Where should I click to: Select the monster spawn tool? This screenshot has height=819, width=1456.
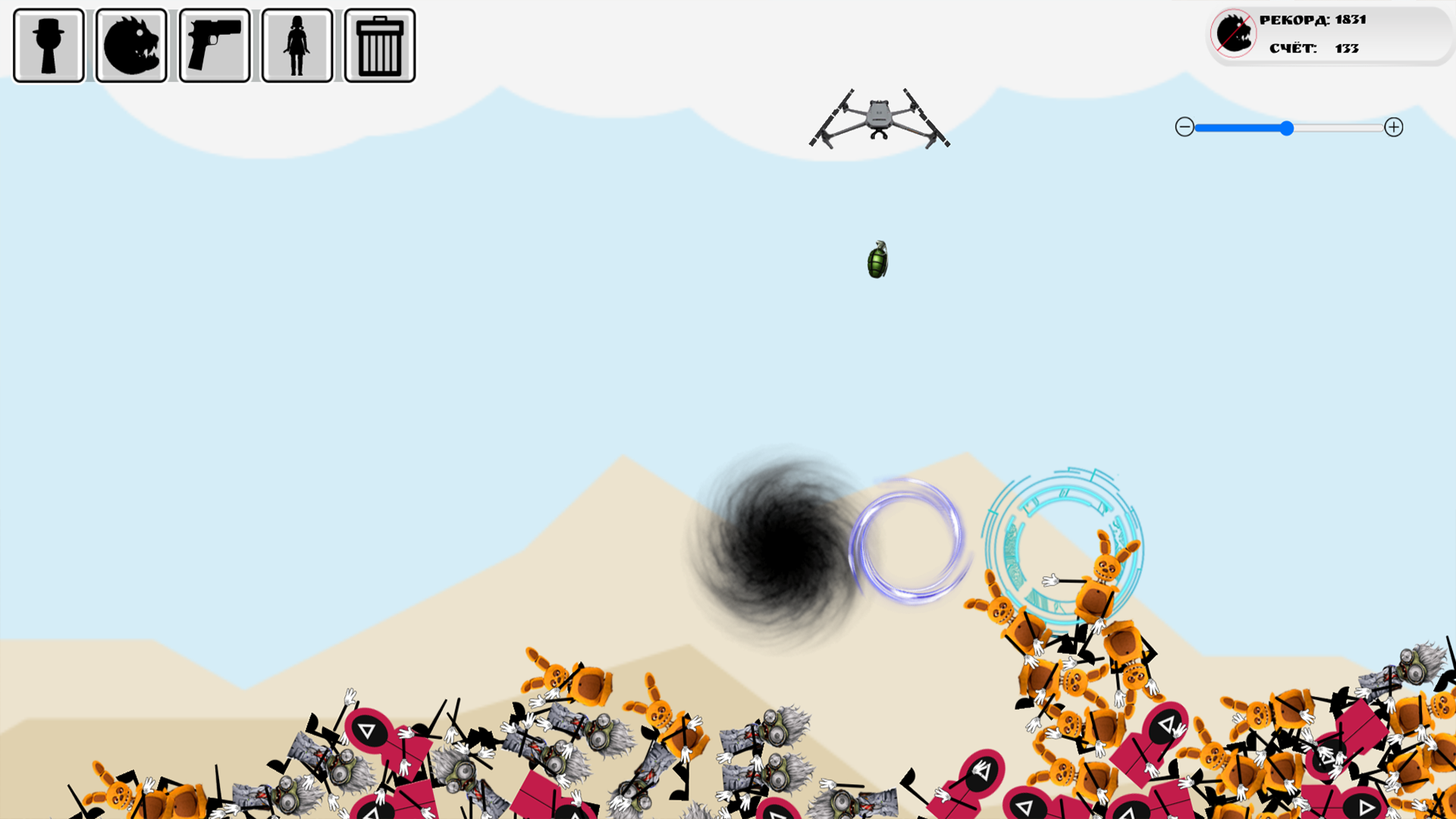pyautogui.click(x=131, y=43)
